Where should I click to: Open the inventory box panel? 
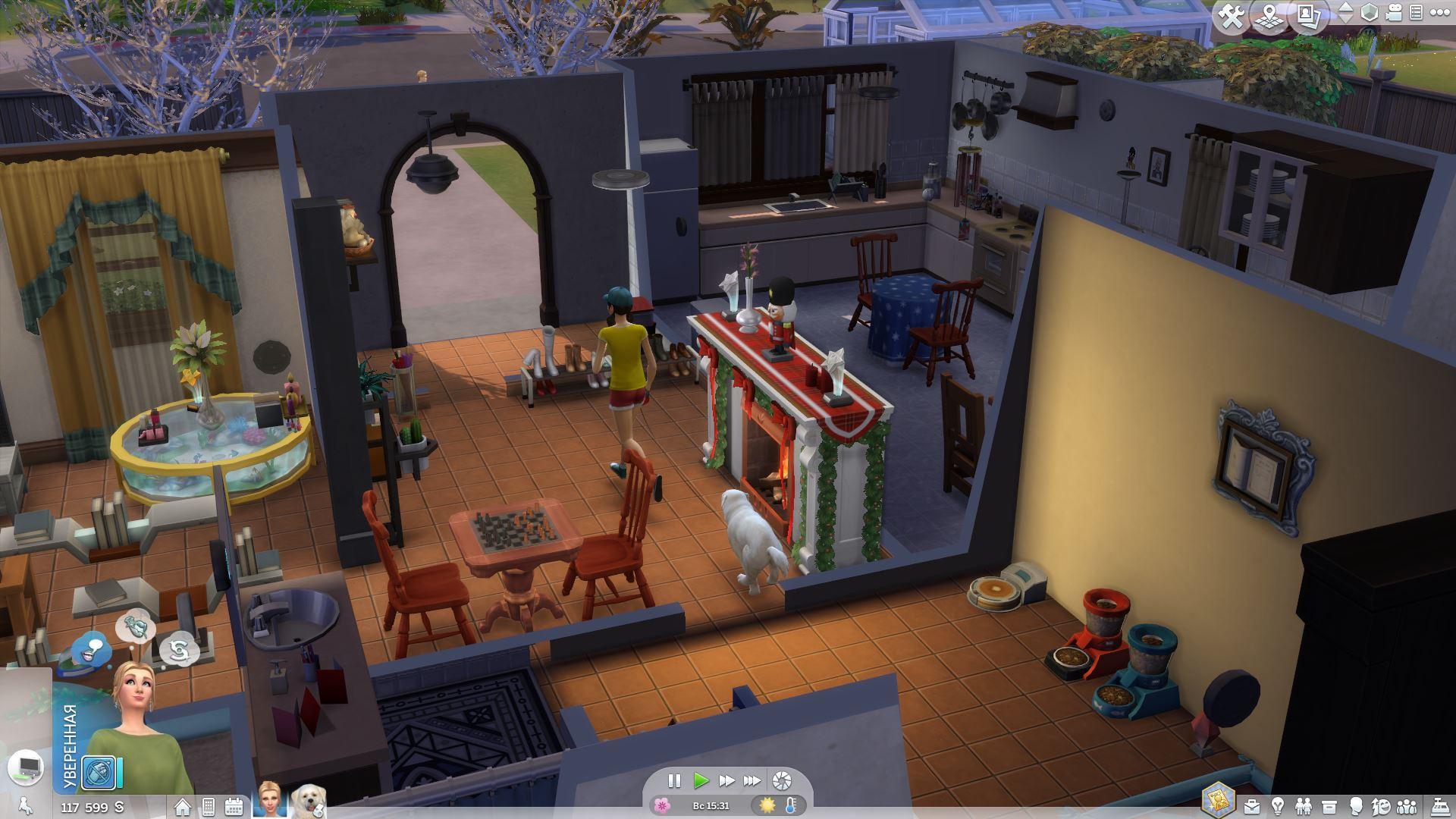click(1329, 806)
